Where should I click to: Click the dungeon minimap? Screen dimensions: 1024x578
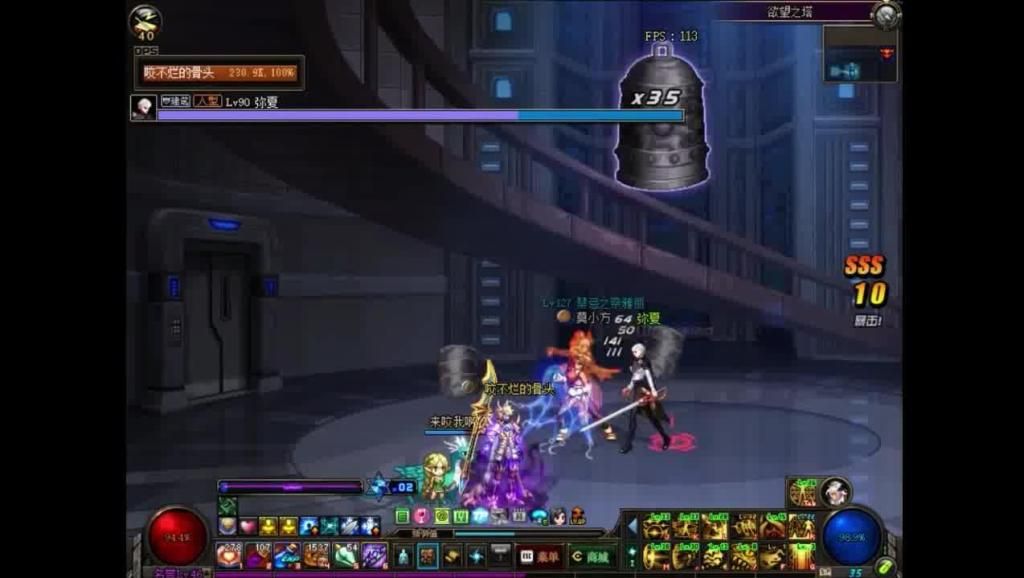[858, 54]
